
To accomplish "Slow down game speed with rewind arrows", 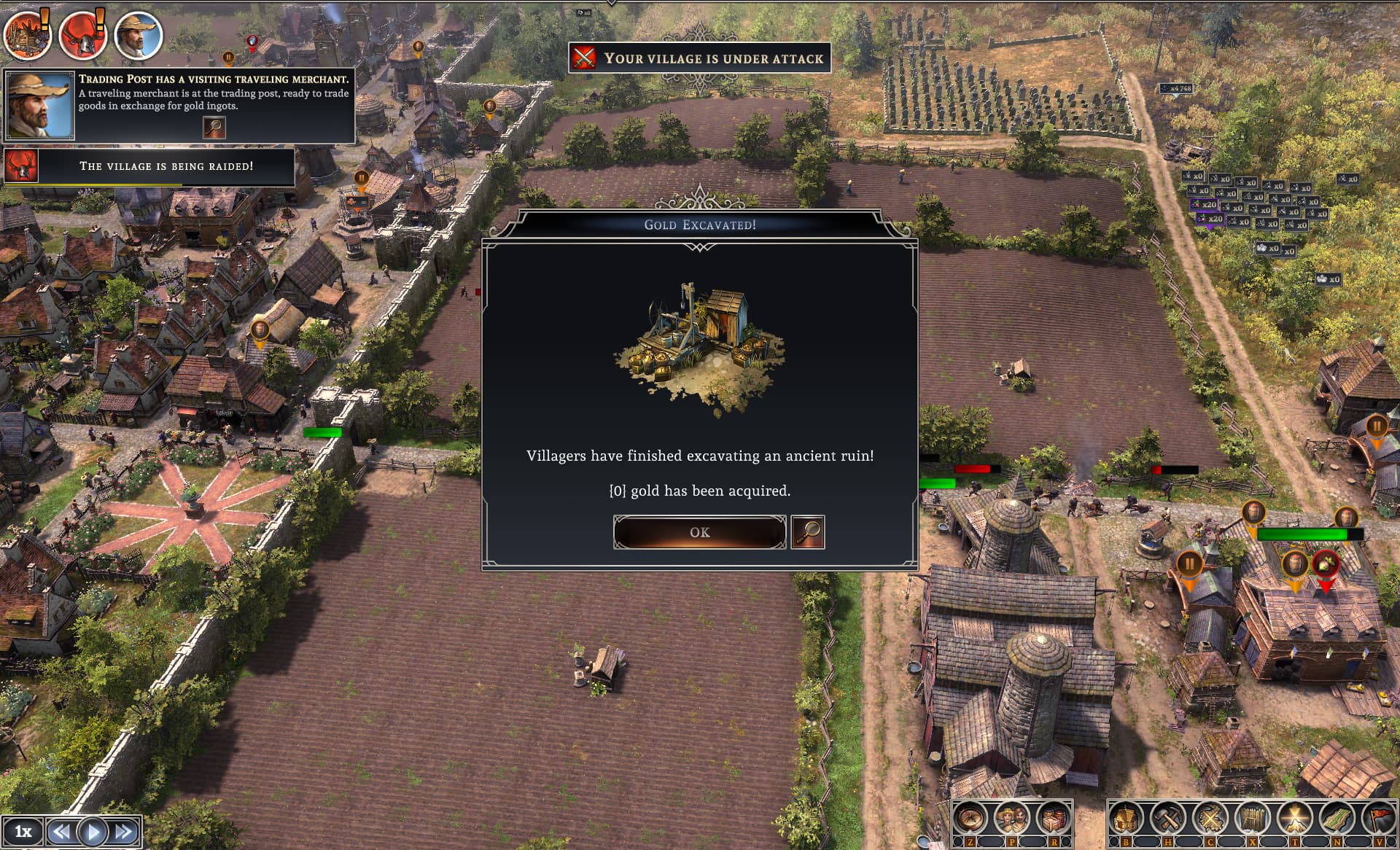I will tap(61, 831).
